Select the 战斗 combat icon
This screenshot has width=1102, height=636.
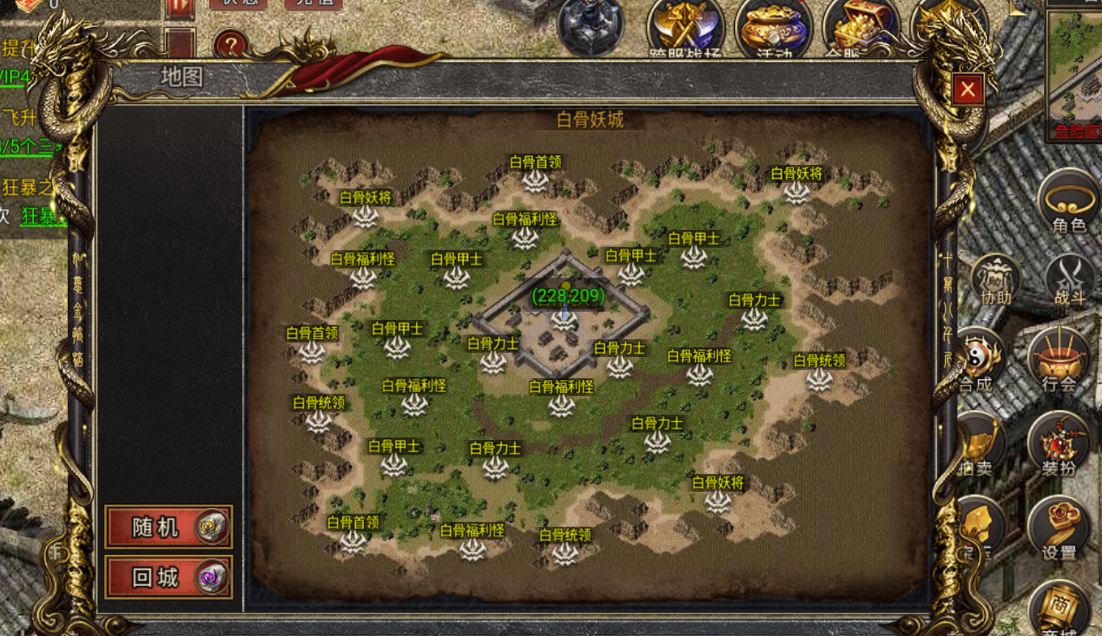(1069, 280)
